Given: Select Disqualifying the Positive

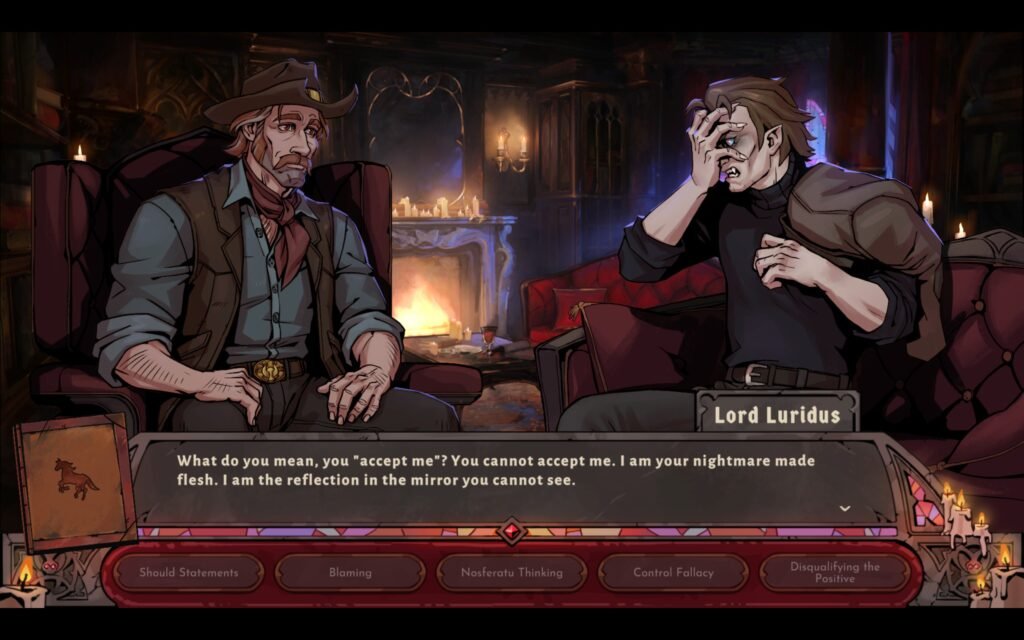Looking at the screenshot, I should point(834,573).
